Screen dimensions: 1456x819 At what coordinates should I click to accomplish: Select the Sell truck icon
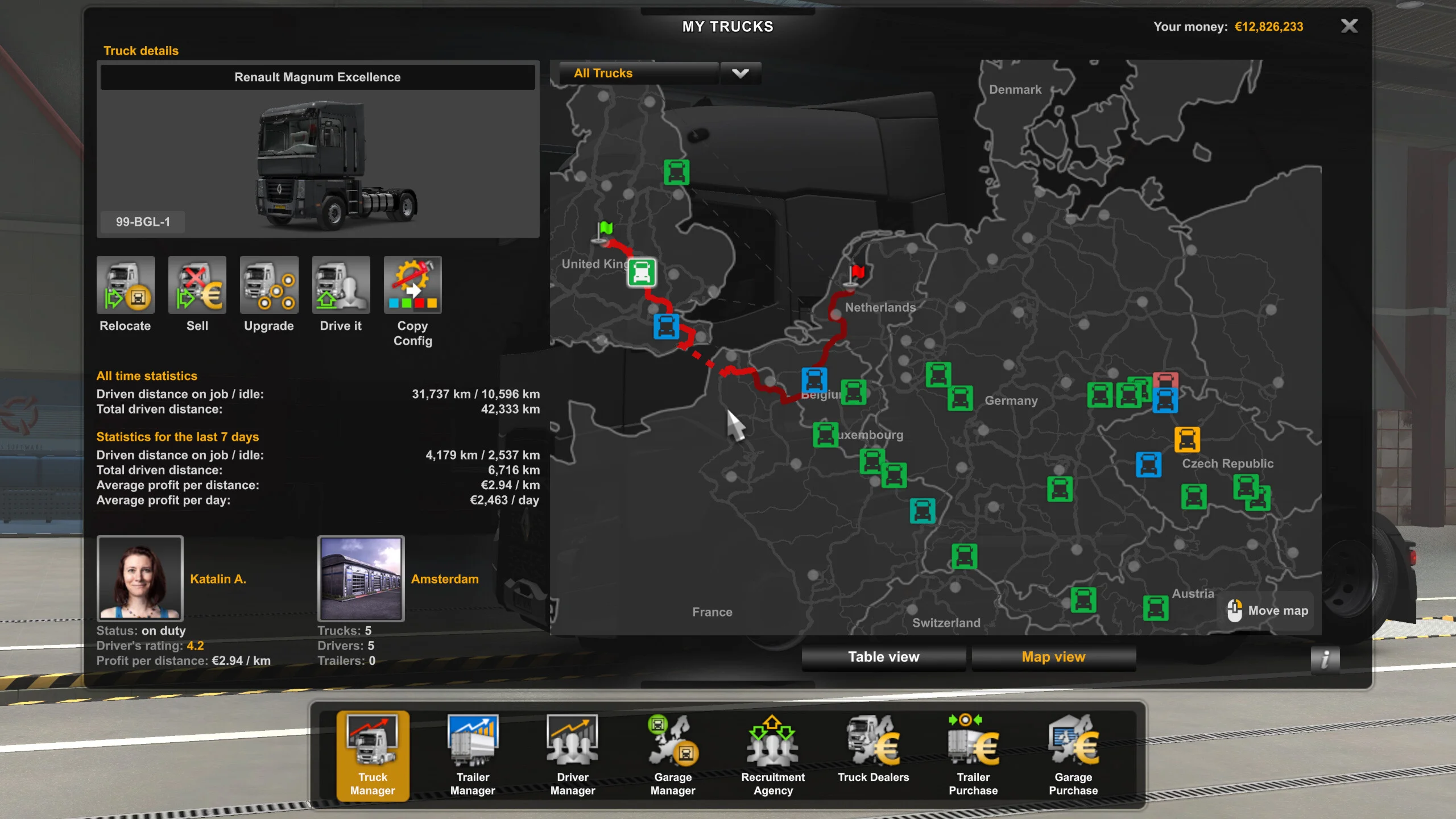(x=197, y=286)
